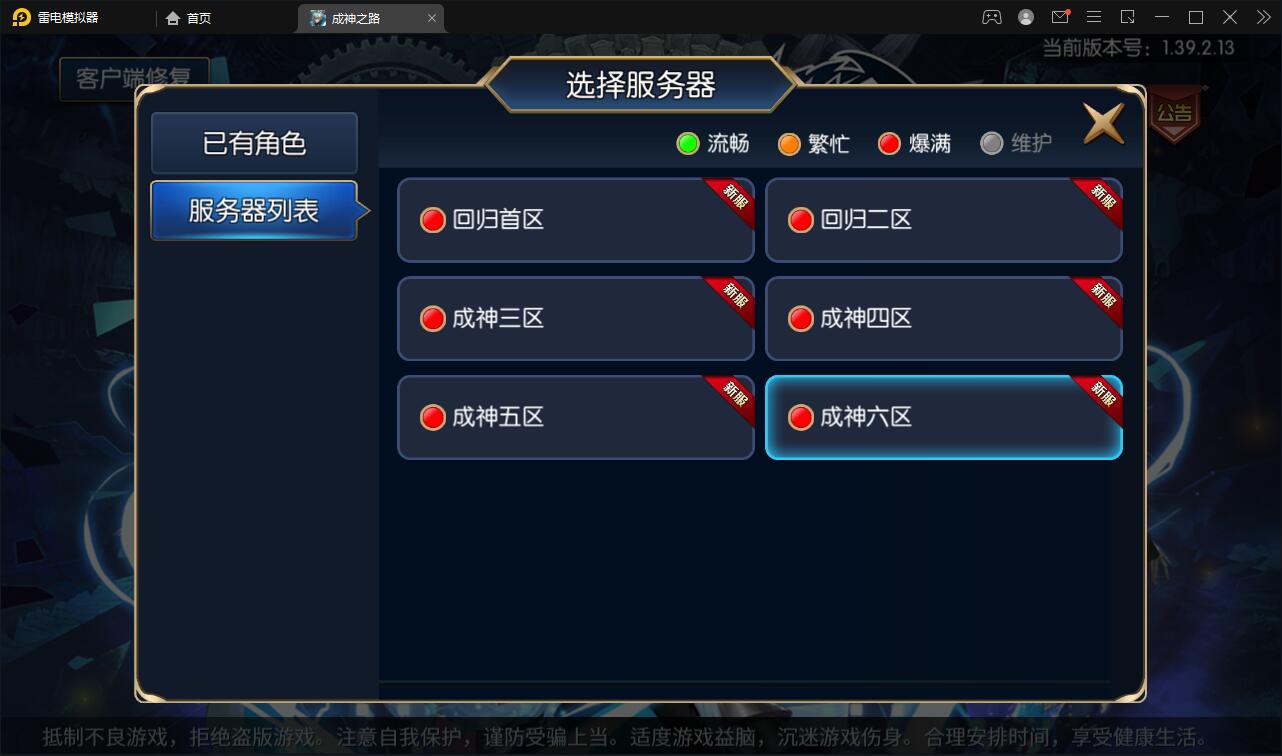Select the 成神三区 server
Screen dimensions: 1282x756
coord(575,318)
